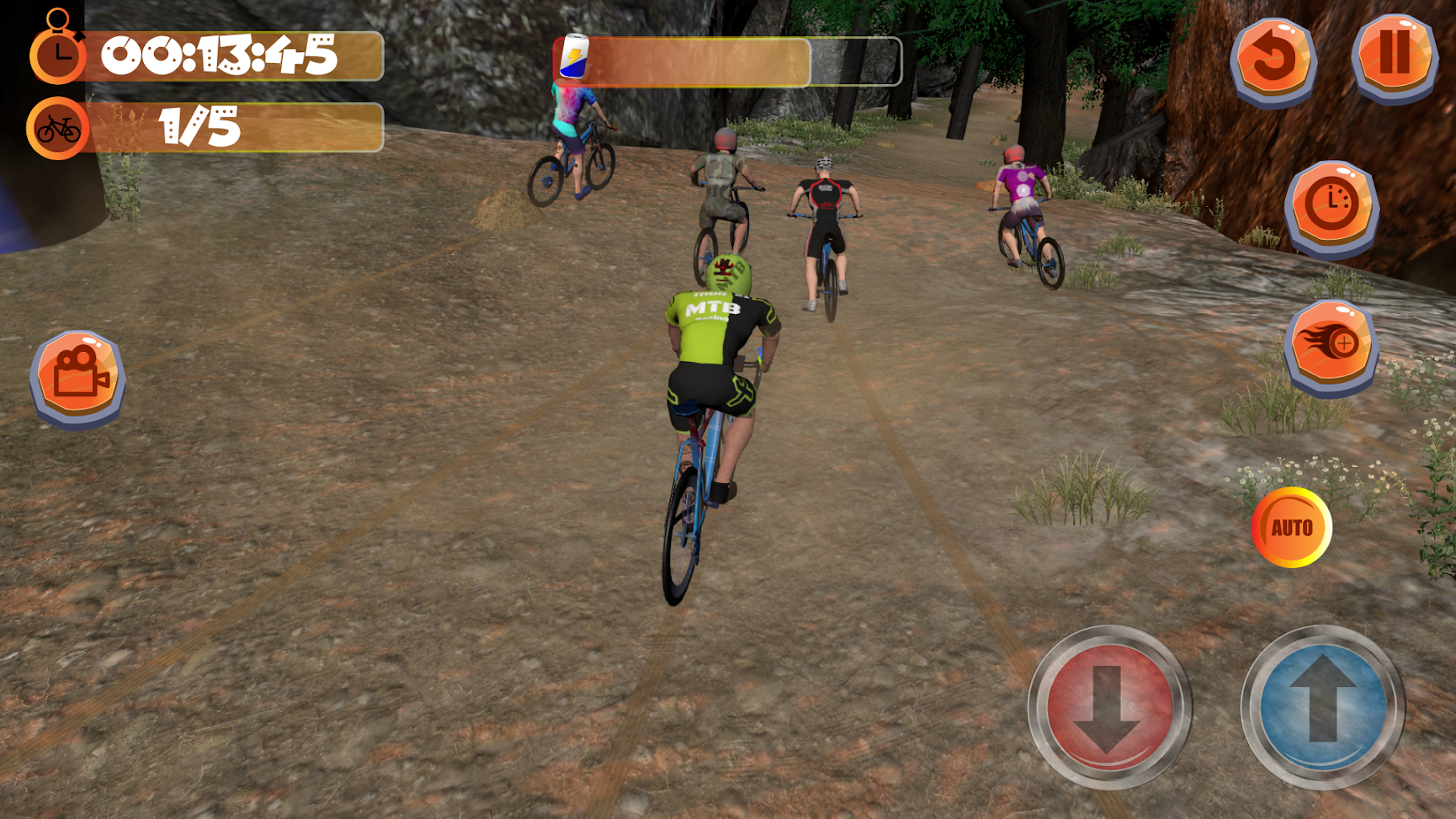This screenshot has width=1456, height=819.
Task: Toggle the AUTO pedal button
Action: pyautogui.click(x=1291, y=528)
